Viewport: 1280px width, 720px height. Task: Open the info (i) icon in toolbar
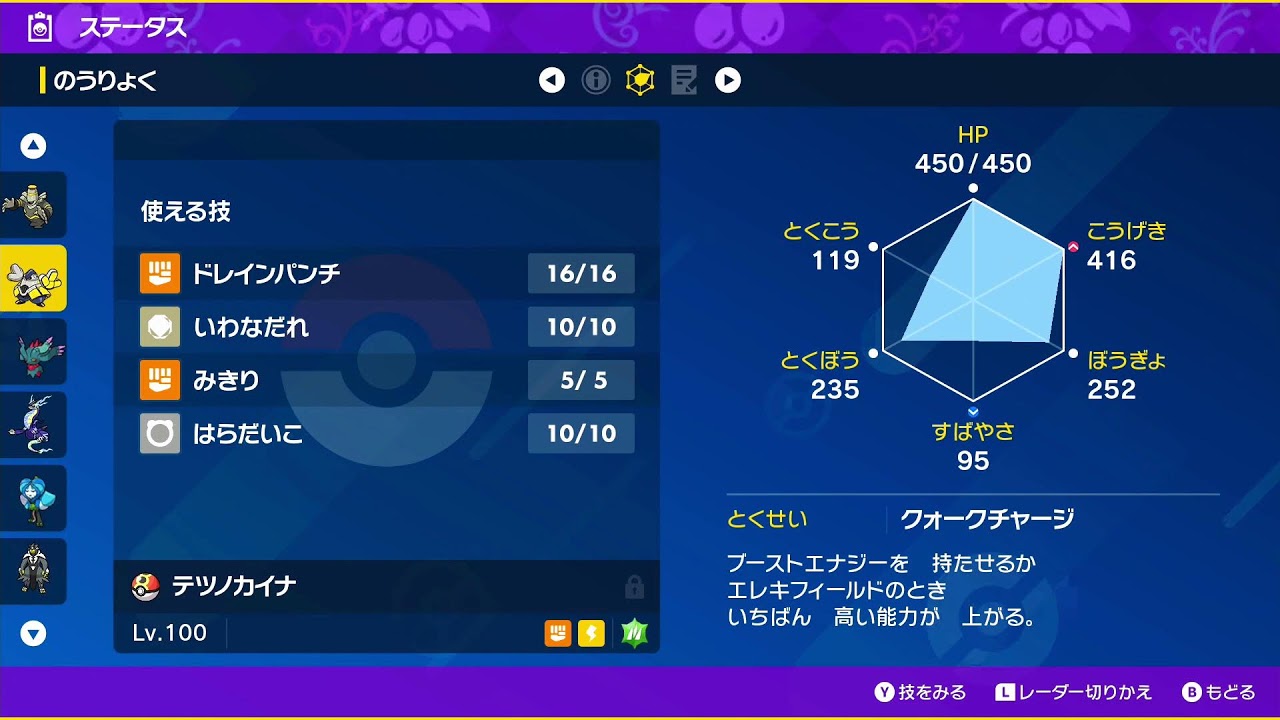coord(597,80)
